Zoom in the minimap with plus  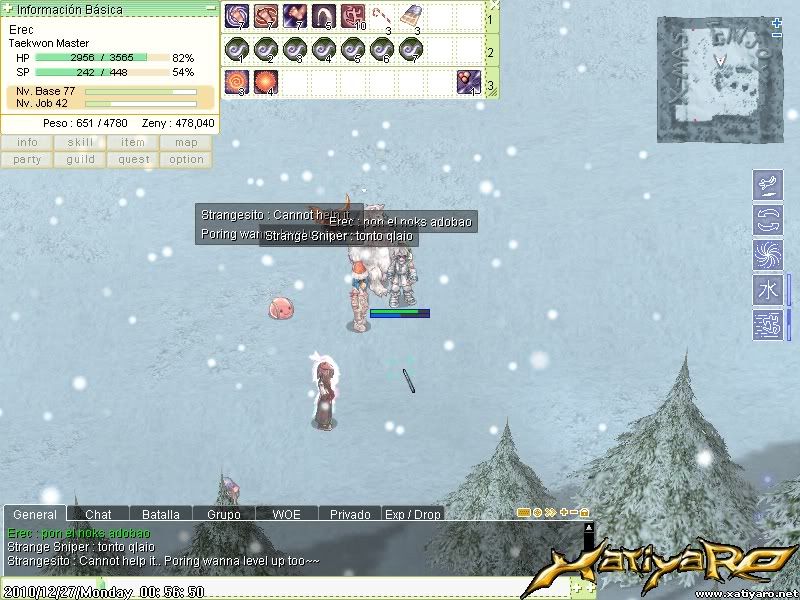click(777, 22)
